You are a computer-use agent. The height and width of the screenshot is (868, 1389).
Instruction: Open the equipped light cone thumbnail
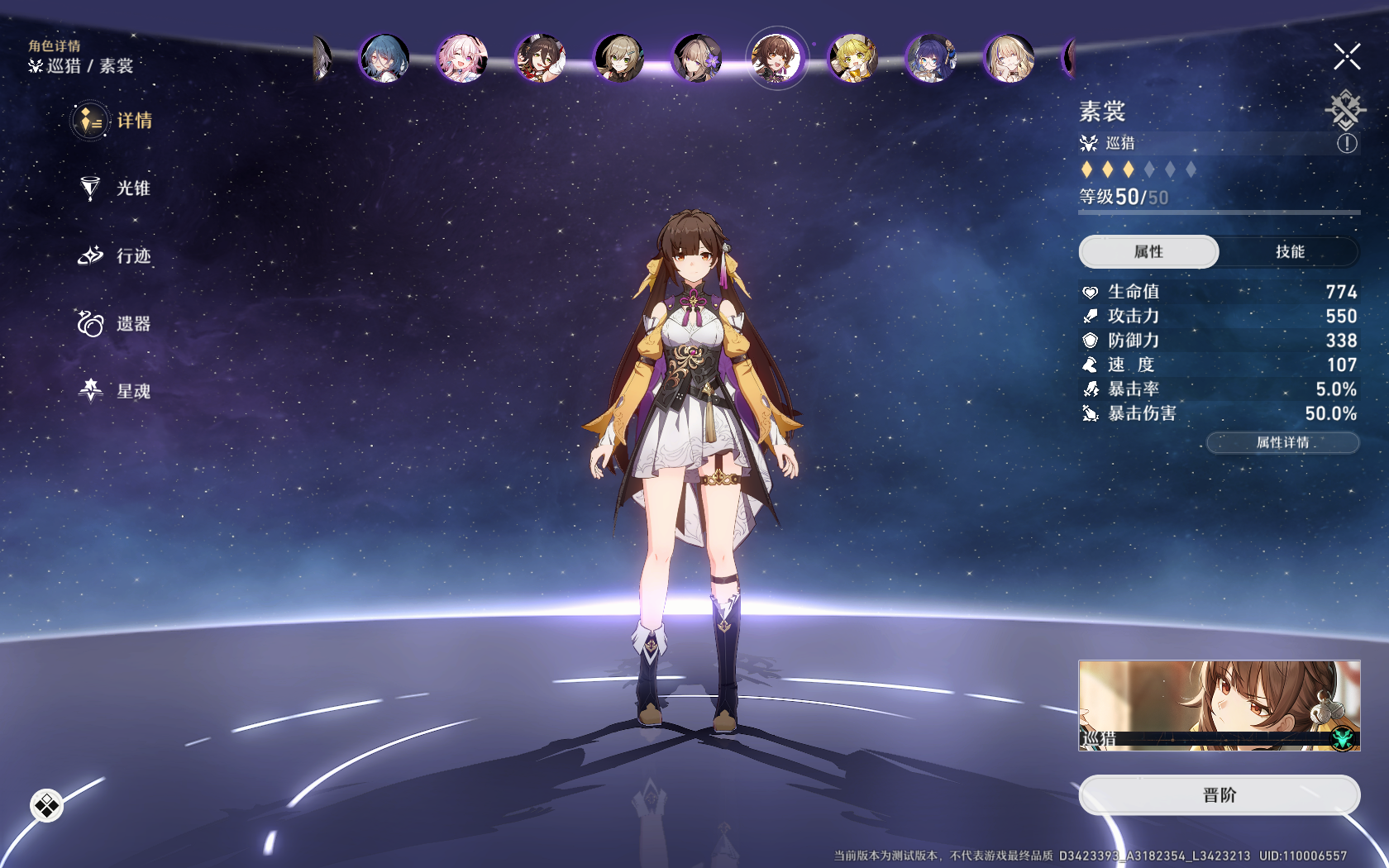[1219, 705]
